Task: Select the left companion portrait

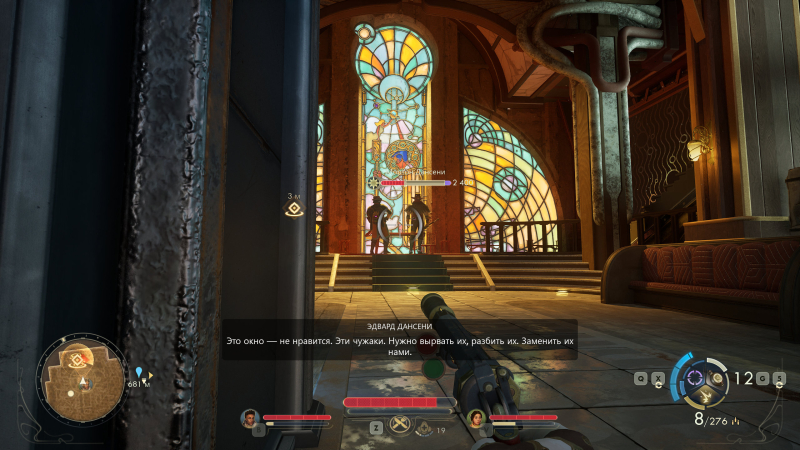Action: (250, 418)
